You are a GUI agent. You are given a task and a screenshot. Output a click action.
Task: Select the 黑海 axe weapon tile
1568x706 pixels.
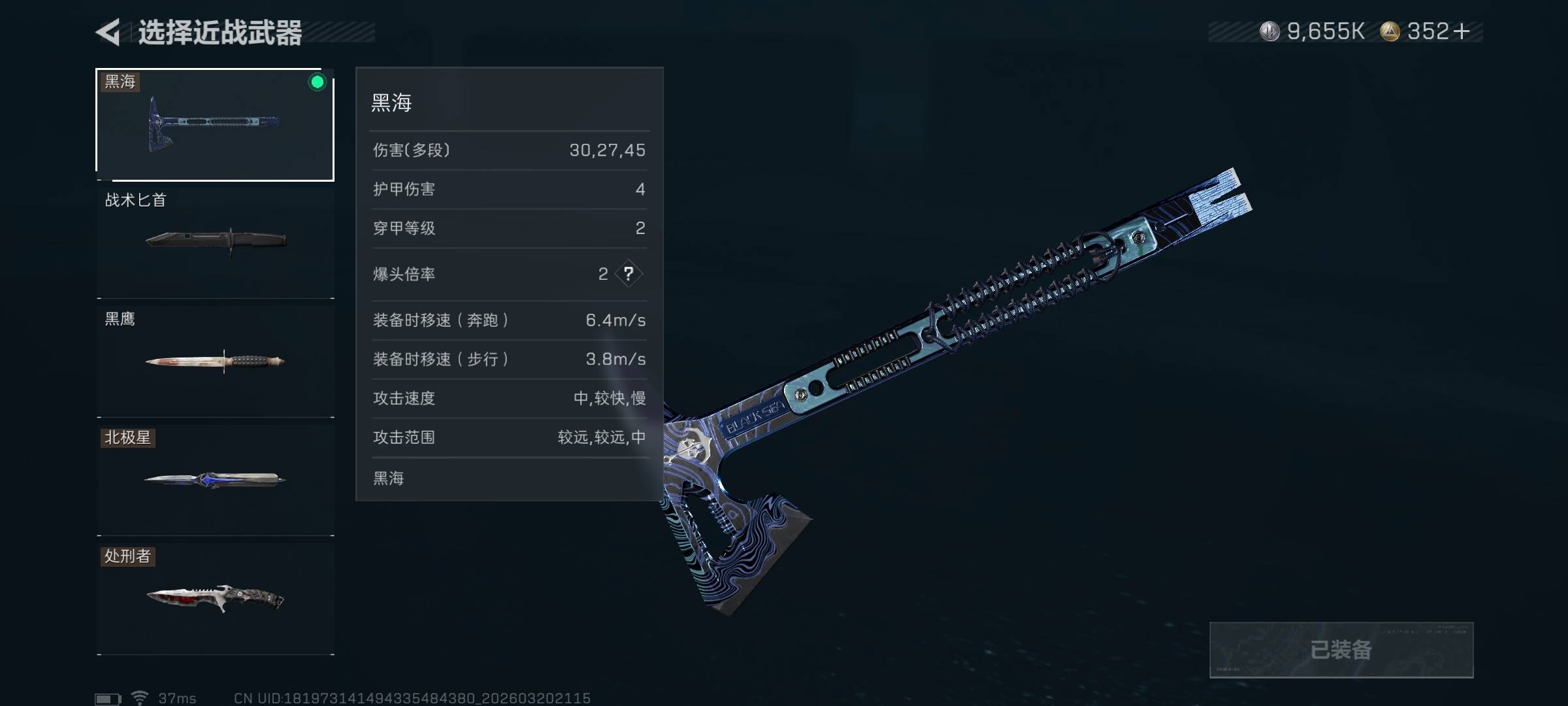[215, 124]
